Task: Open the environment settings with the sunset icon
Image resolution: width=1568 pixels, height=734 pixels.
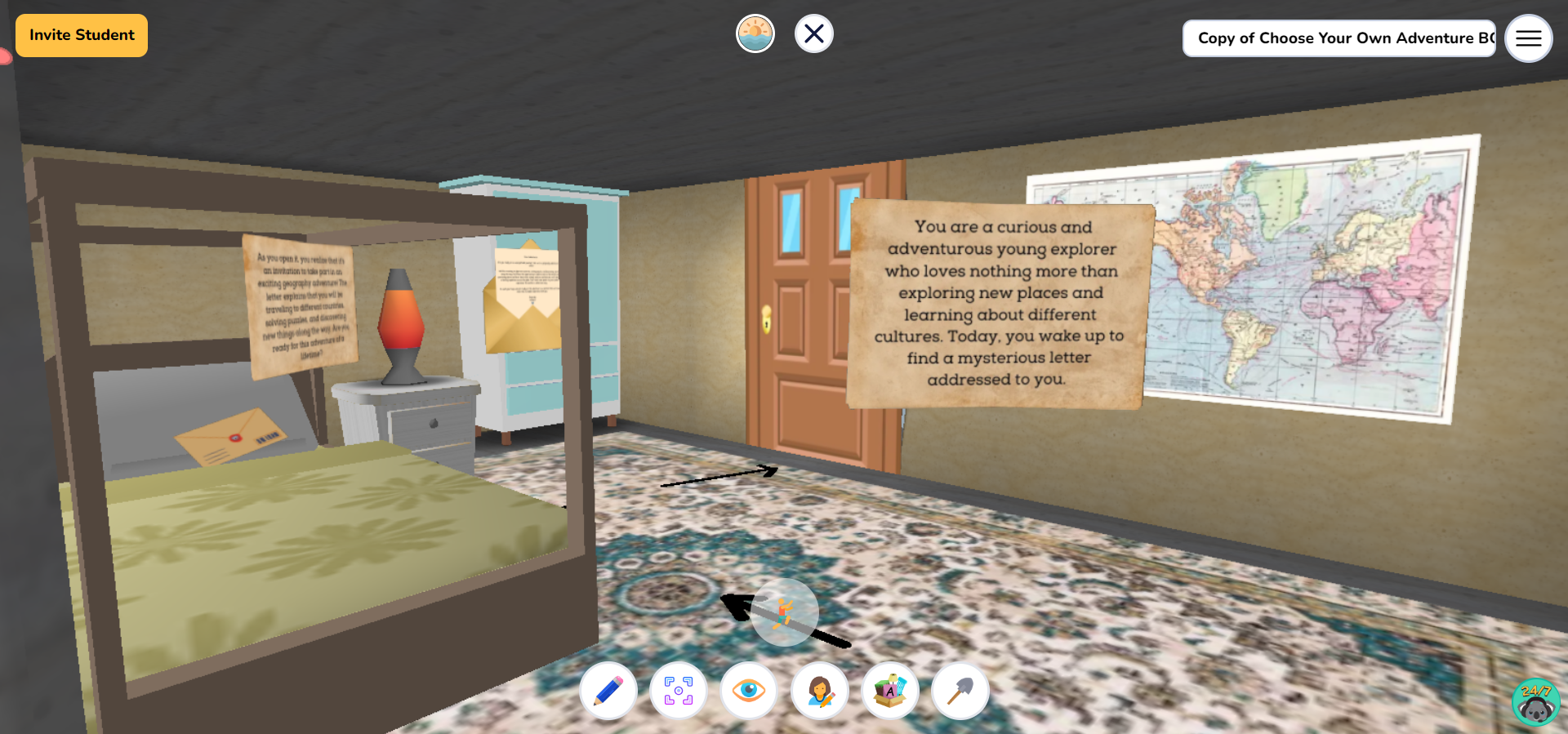Action: click(x=755, y=33)
